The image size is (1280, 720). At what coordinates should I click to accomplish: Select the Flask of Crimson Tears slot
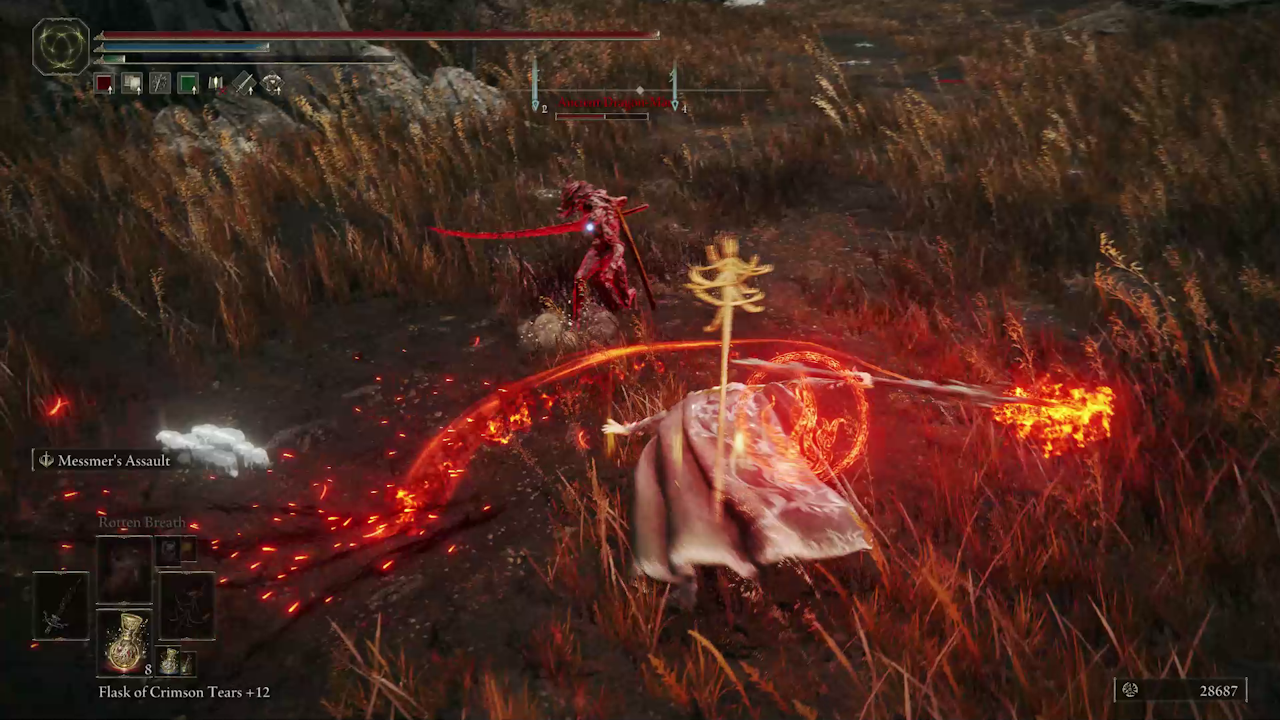[x=125, y=641]
